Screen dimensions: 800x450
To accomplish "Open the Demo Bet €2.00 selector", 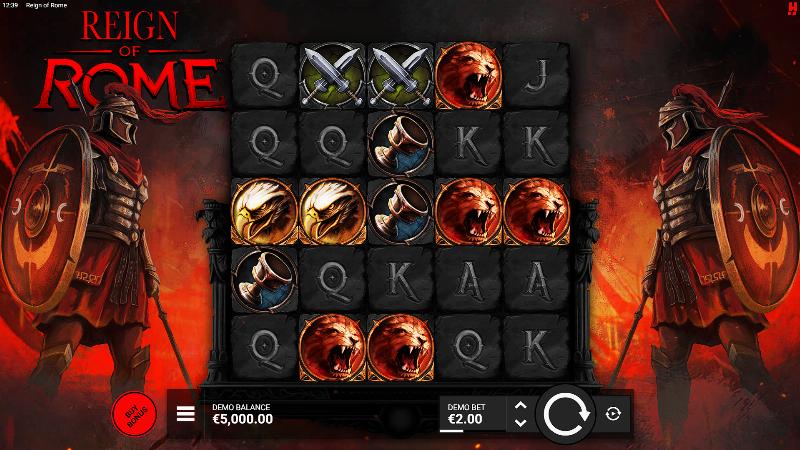I will (470, 414).
